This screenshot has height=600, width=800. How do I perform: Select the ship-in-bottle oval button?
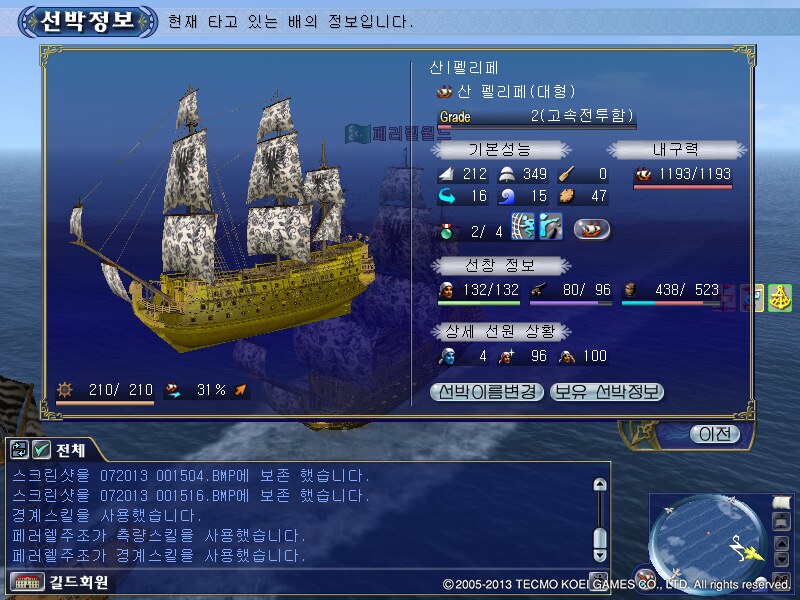(x=592, y=230)
